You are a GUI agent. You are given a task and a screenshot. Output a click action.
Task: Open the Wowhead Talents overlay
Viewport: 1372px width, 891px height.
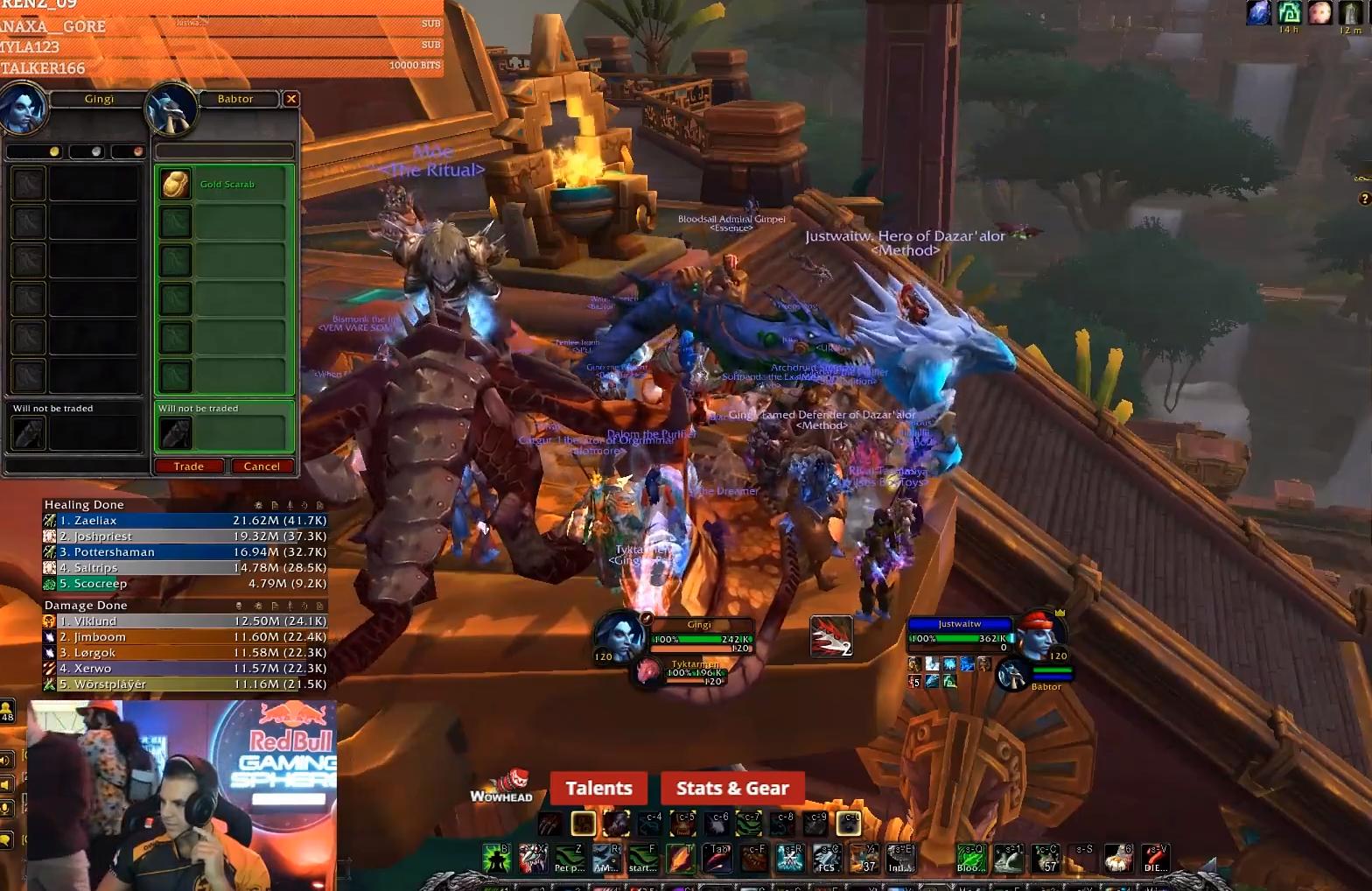[x=598, y=788]
